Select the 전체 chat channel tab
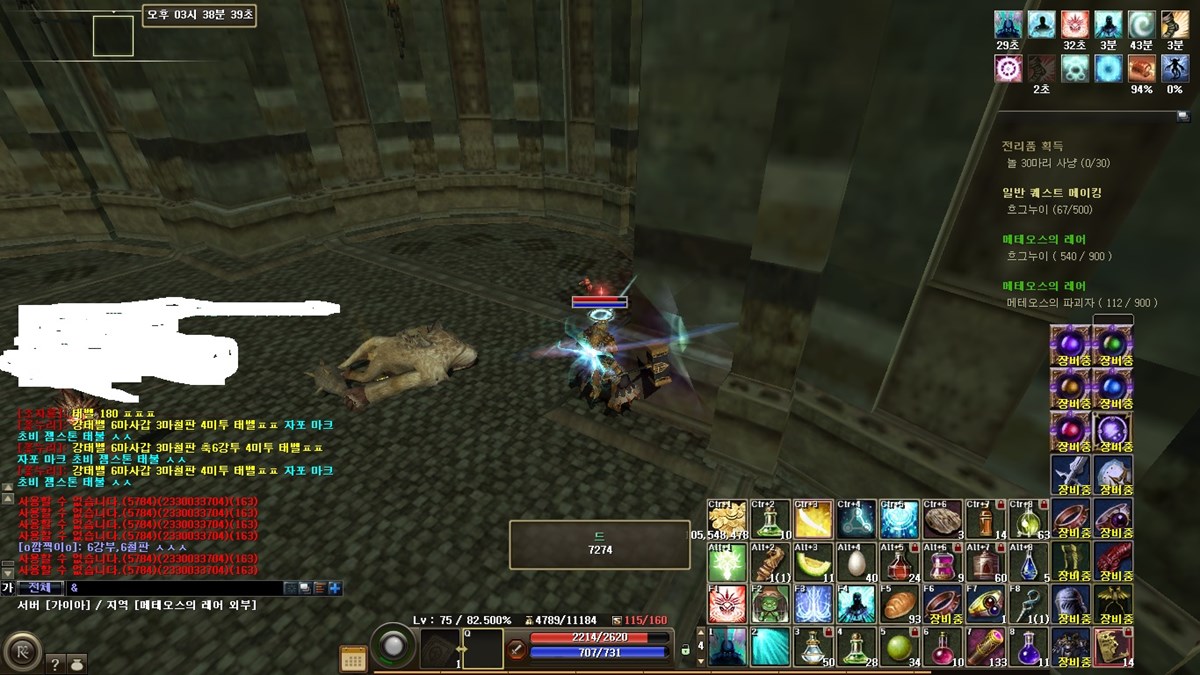This screenshot has width=1200, height=675. click(41, 588)
